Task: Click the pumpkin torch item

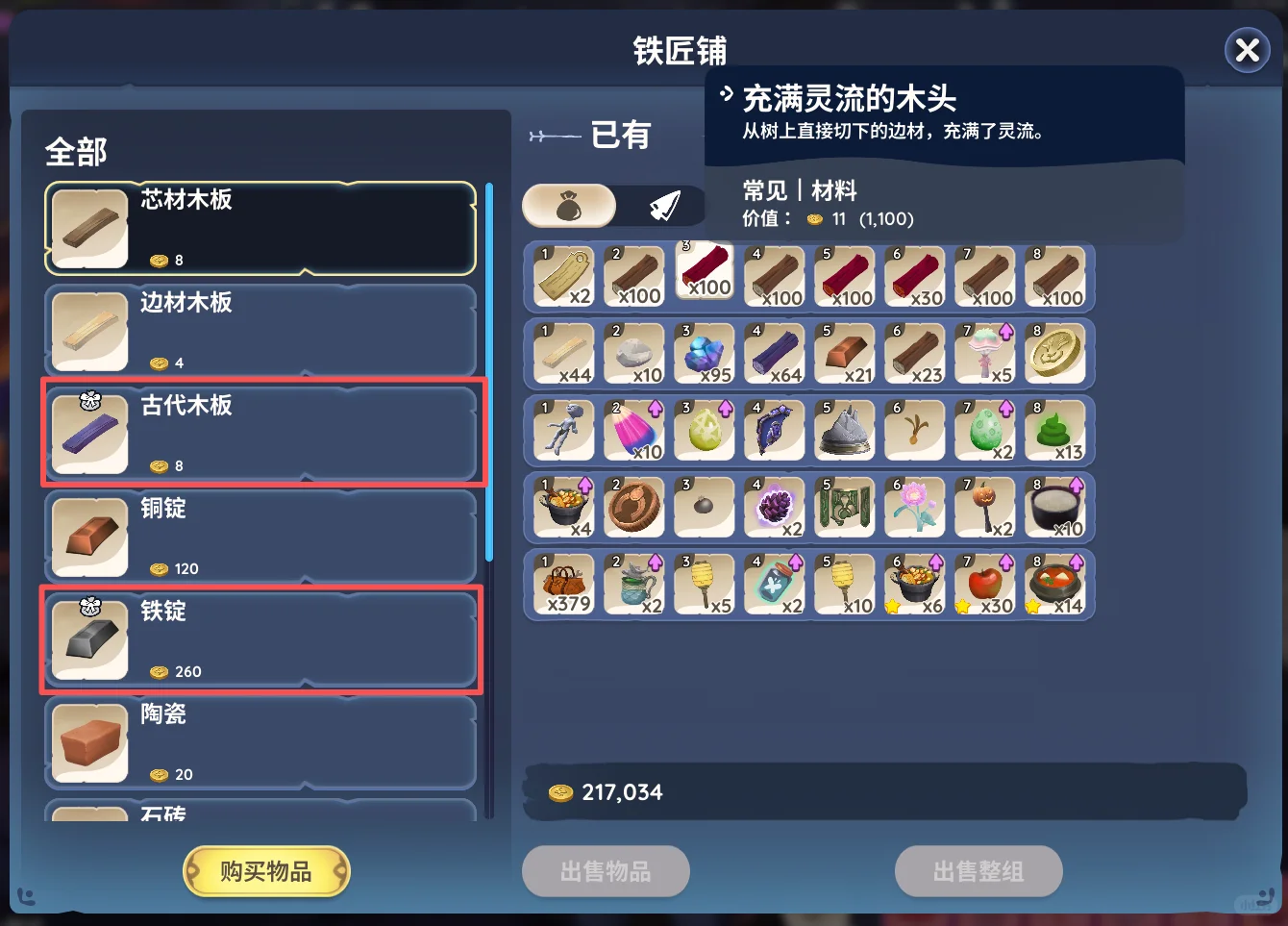Action: pos(985,507)
